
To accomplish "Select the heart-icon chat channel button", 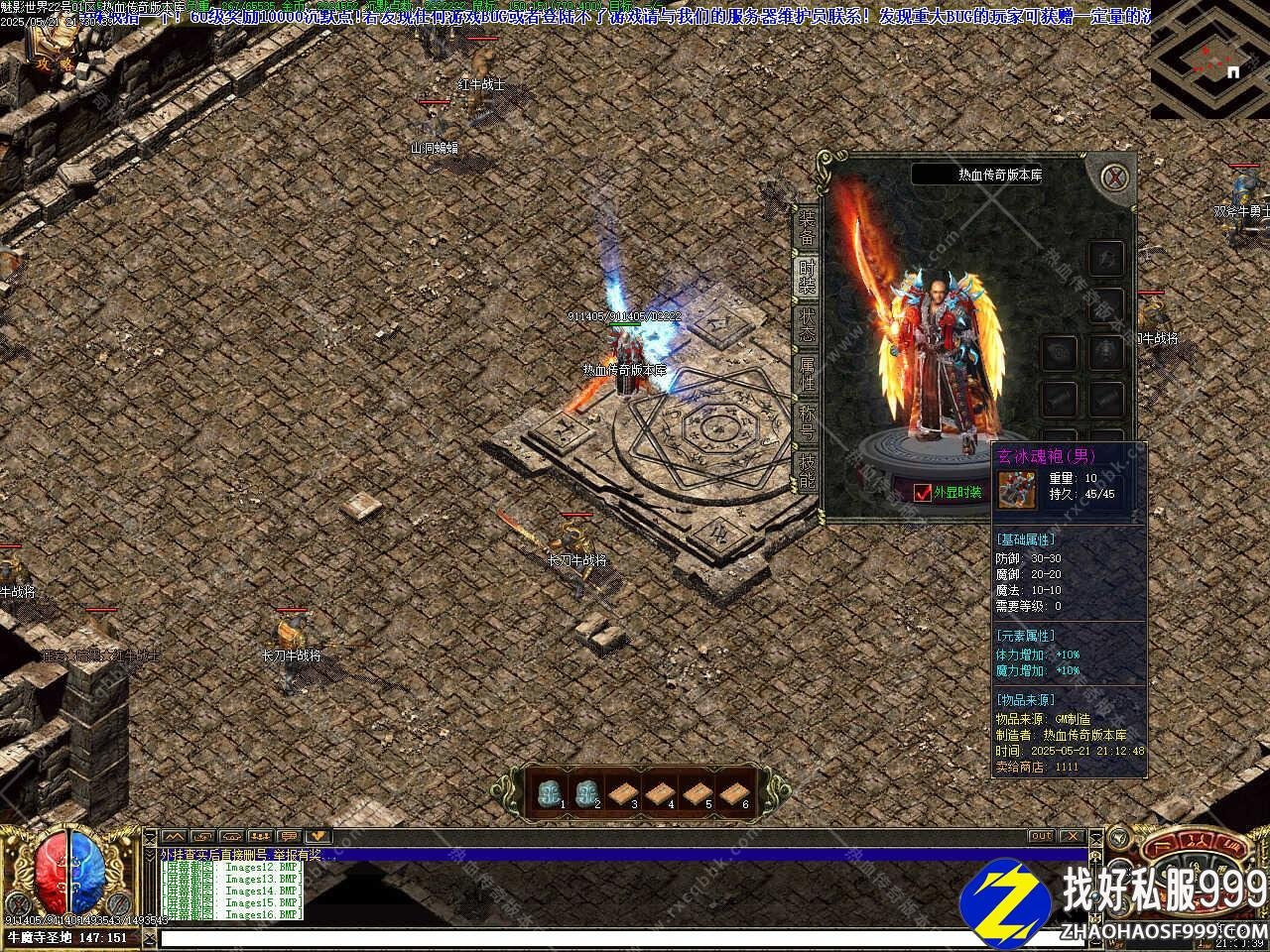I will coord(317,836).
